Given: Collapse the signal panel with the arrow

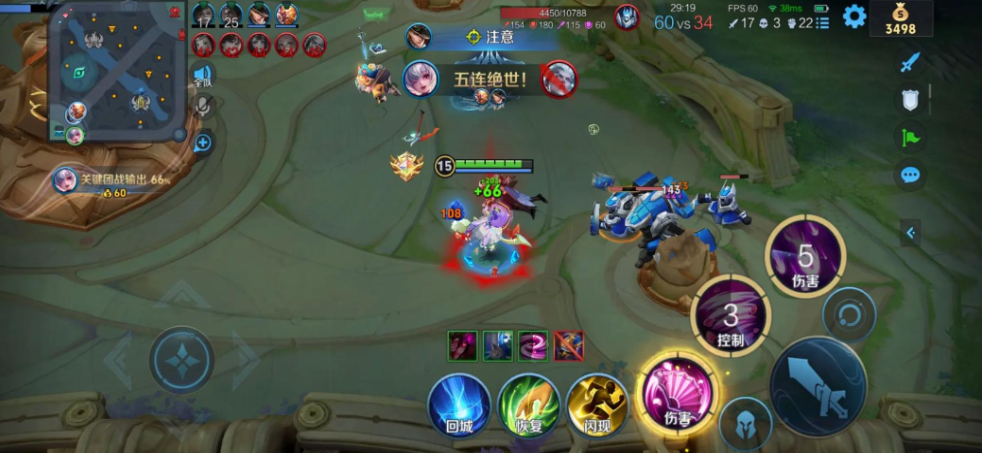Looking at the screenshot, I should (x=910, y=233).
